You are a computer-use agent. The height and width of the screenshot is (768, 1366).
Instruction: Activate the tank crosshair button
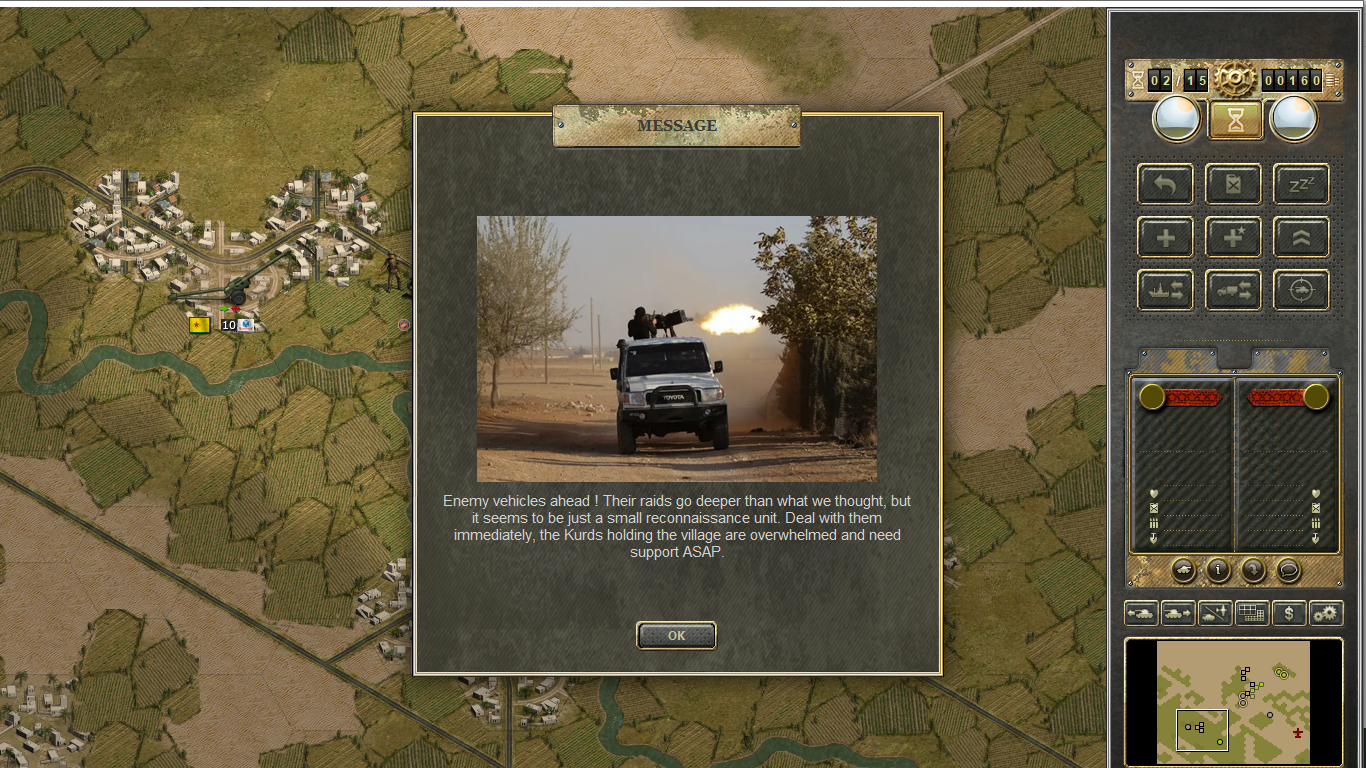[x=1301, y=290]
